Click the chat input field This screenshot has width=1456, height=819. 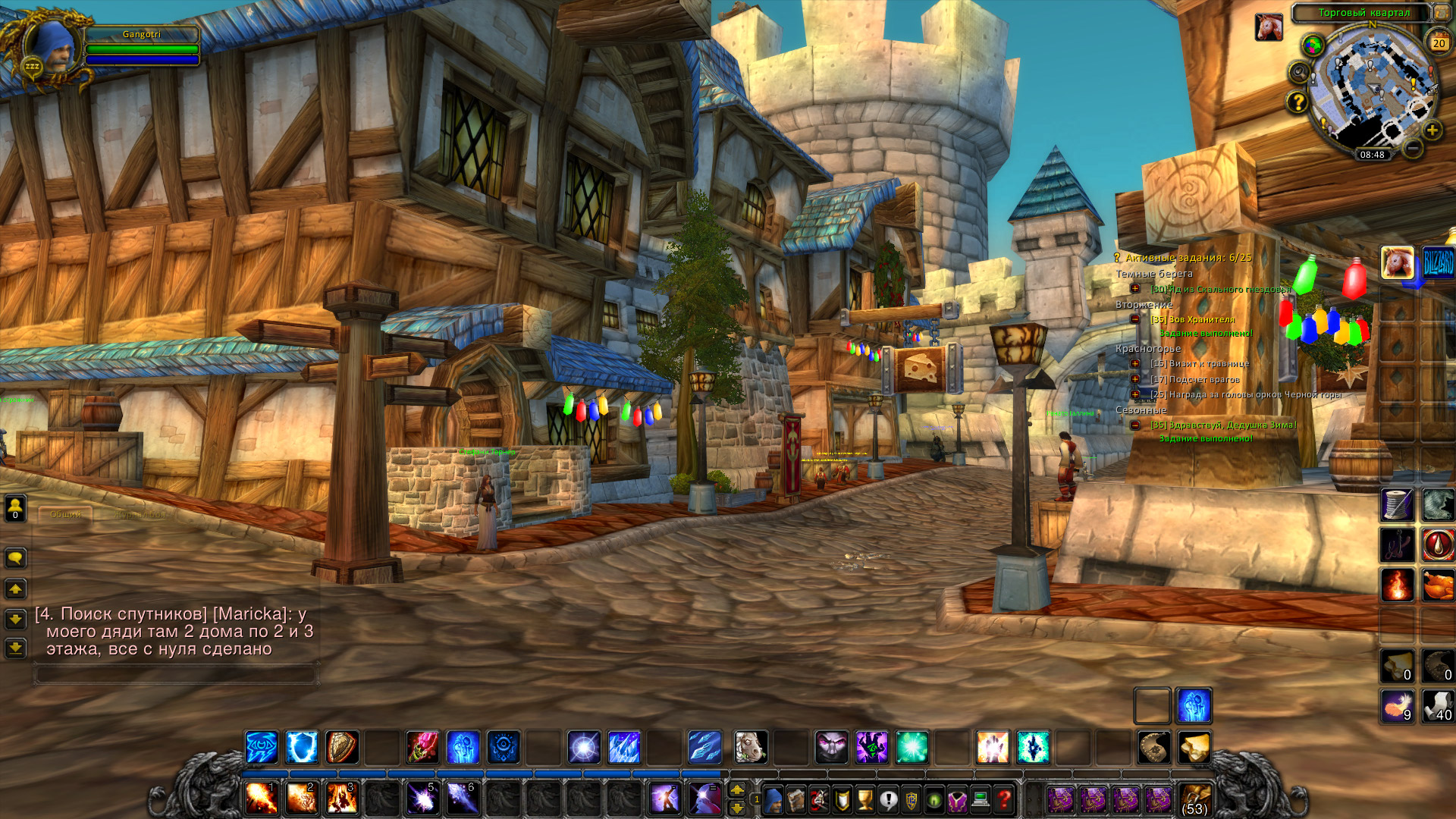[x=175, y=673]
